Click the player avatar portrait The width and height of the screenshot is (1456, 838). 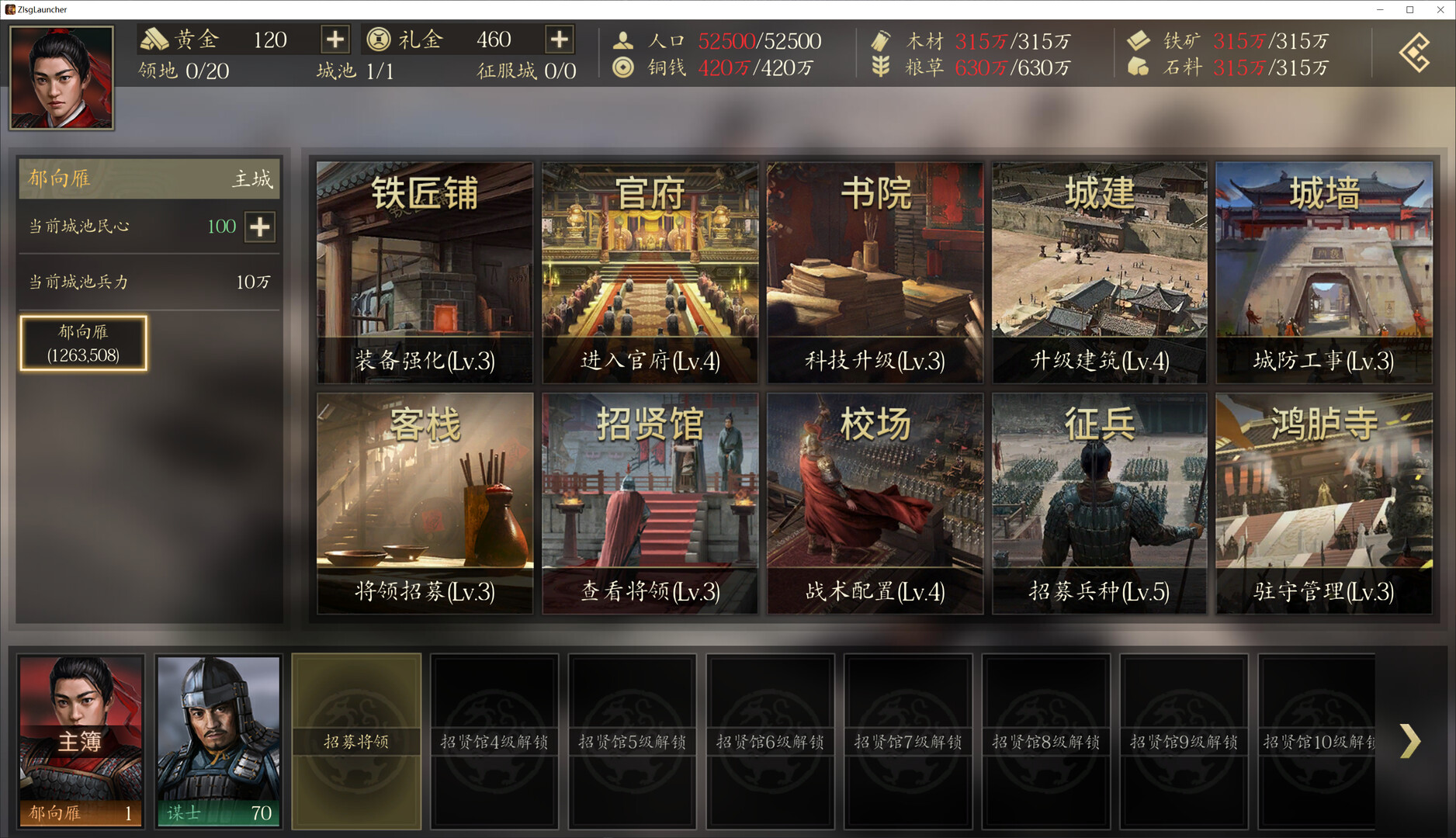click(61, 78)
